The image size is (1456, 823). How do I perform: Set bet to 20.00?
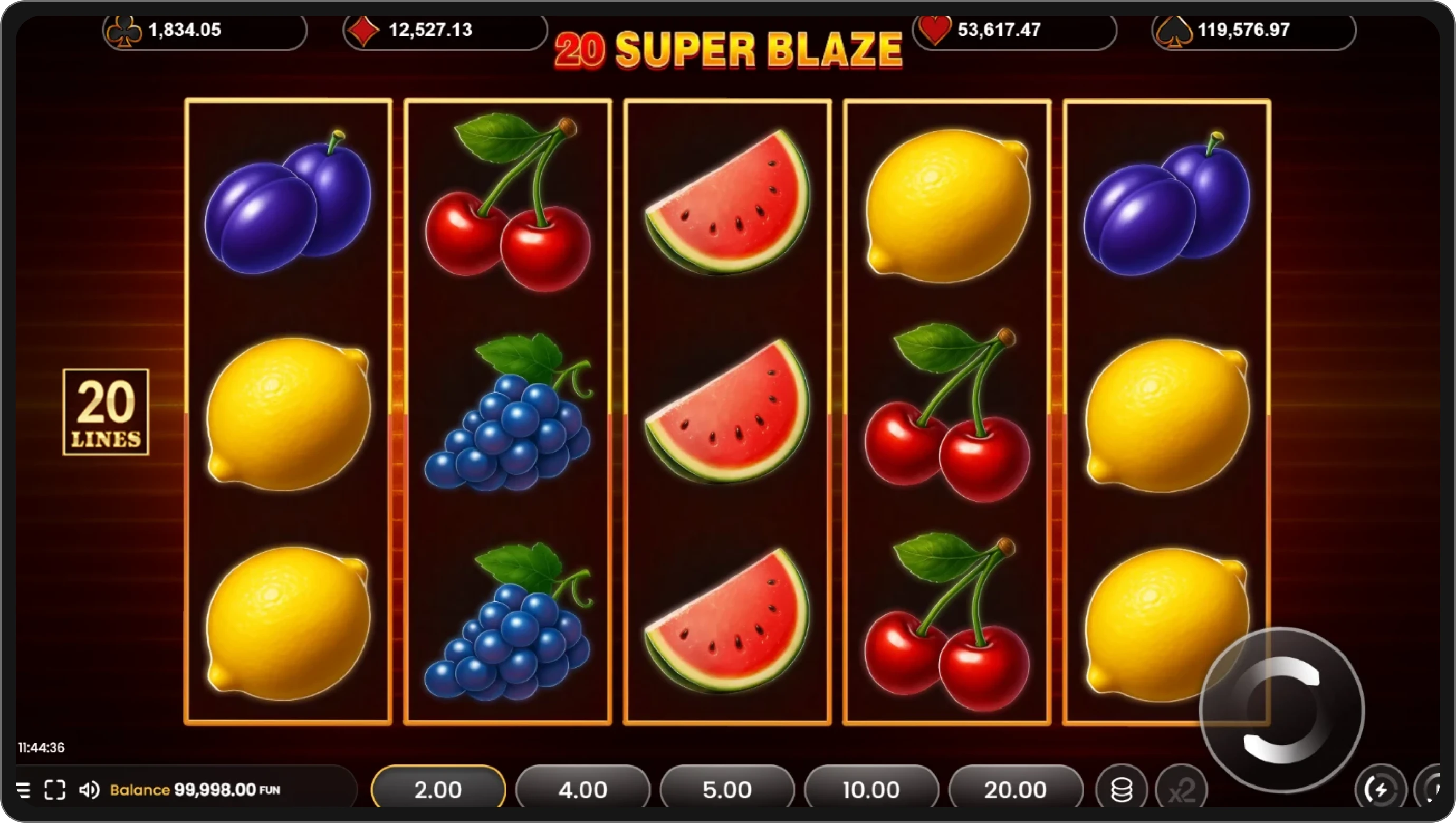click(x=1015, y=789)
